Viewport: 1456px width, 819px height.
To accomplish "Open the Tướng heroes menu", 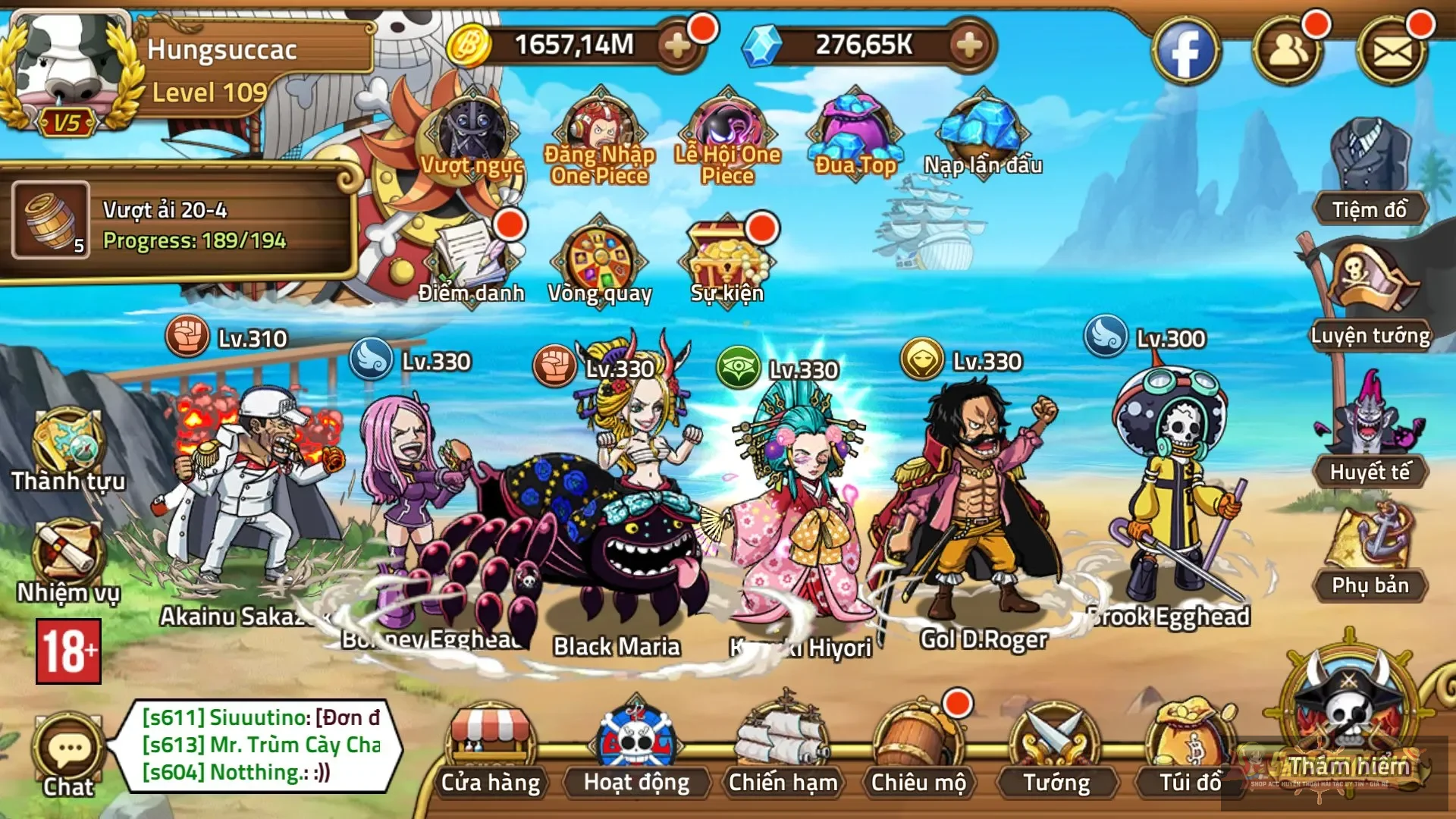I will coord(1056,751).
